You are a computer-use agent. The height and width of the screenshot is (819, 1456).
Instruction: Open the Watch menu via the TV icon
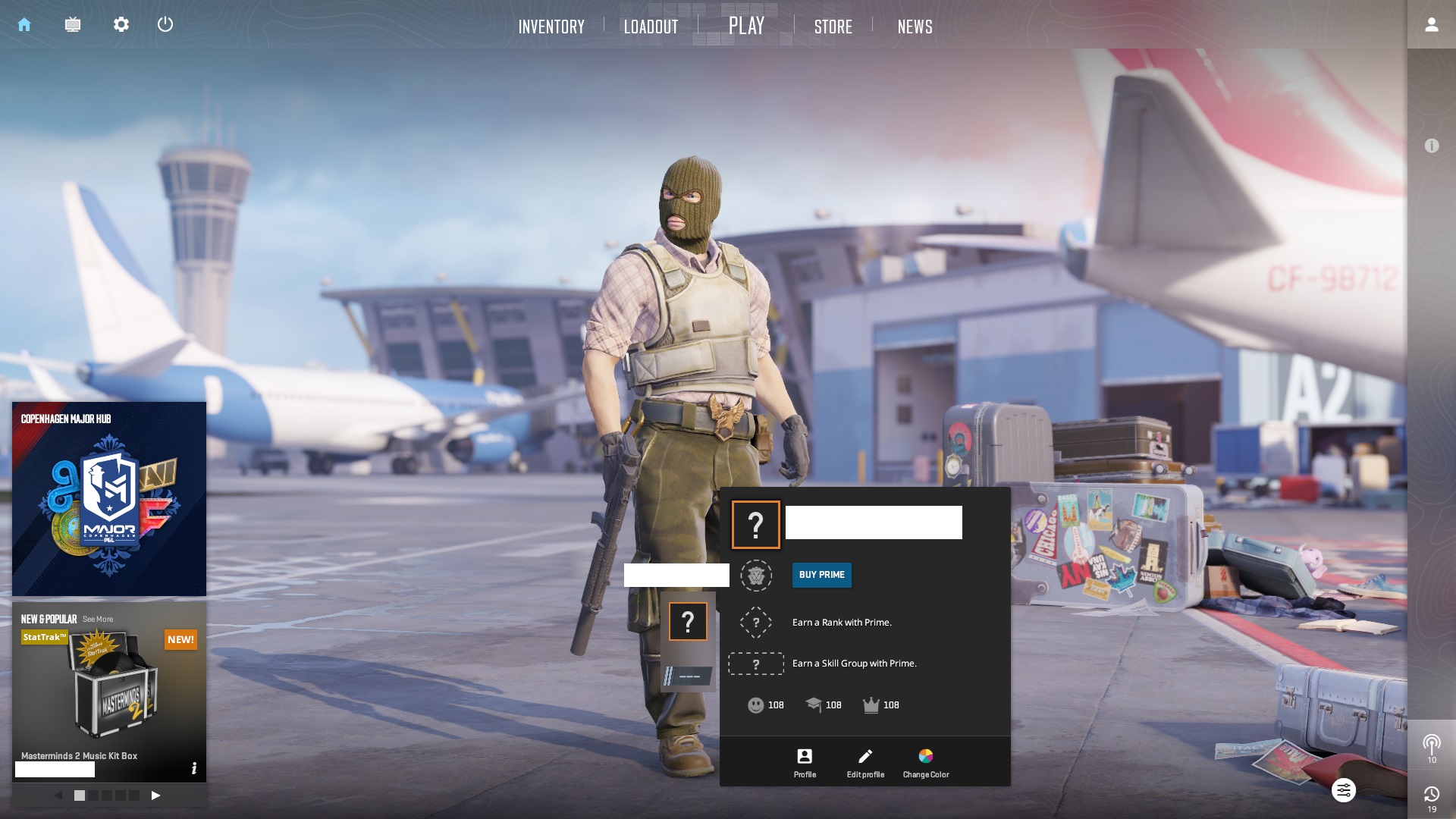point(73,24)
